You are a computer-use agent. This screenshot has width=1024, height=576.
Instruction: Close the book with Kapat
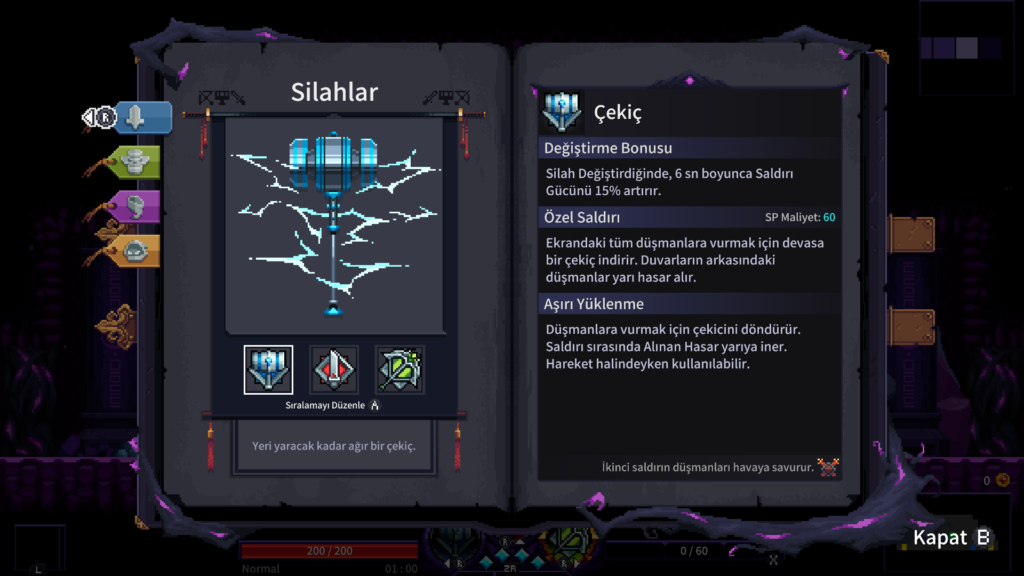point(951,538)
